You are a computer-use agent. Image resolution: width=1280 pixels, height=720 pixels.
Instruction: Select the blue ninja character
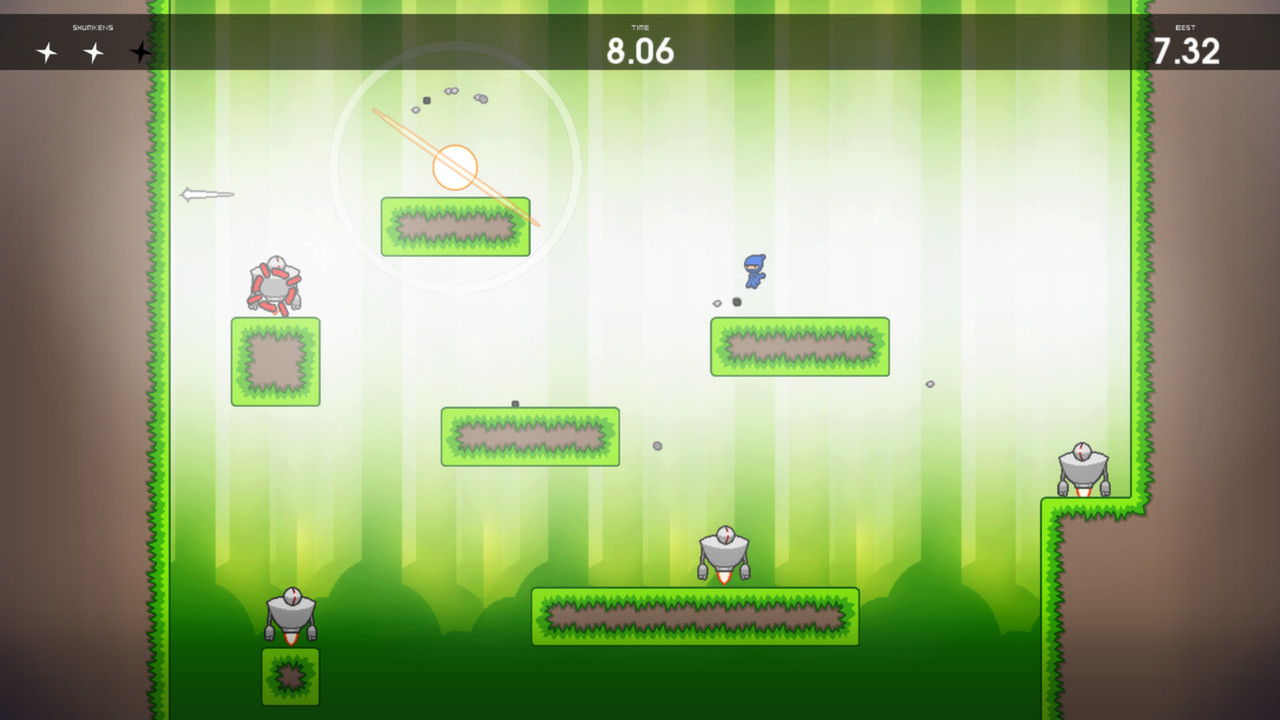click(753, 269)
